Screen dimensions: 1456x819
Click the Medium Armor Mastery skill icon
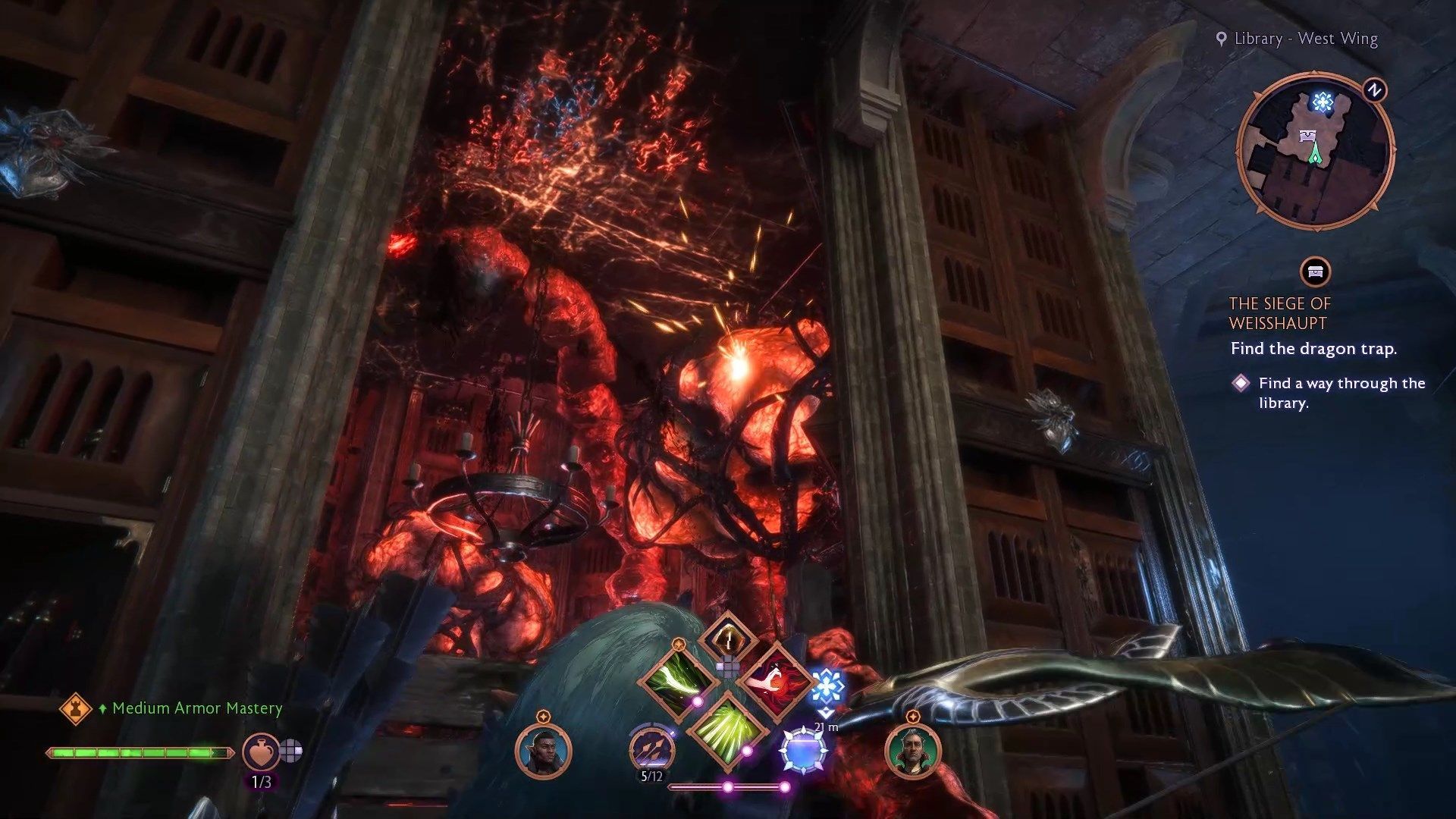pos(76,709)
